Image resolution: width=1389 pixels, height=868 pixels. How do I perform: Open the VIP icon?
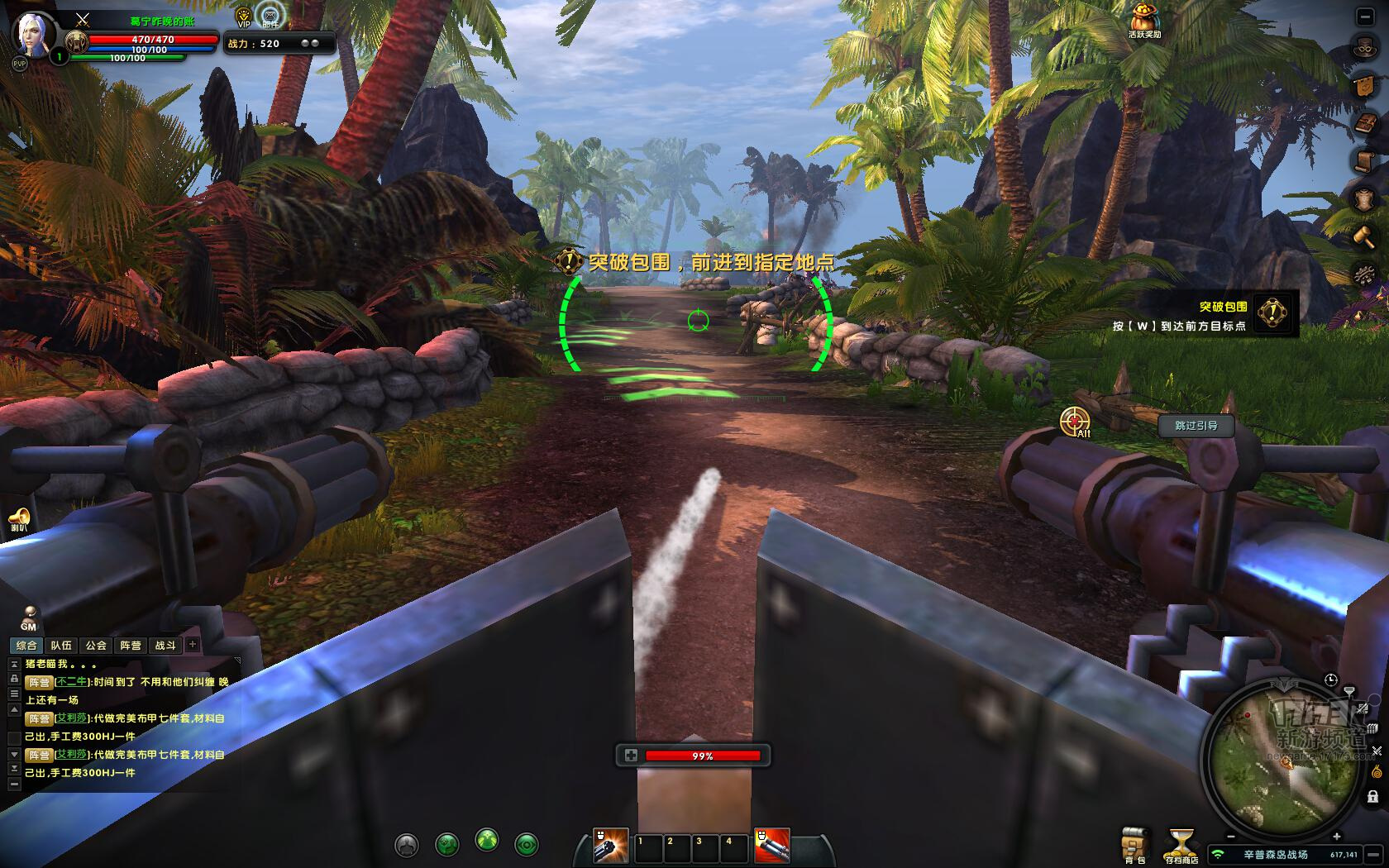coord(244,17)
